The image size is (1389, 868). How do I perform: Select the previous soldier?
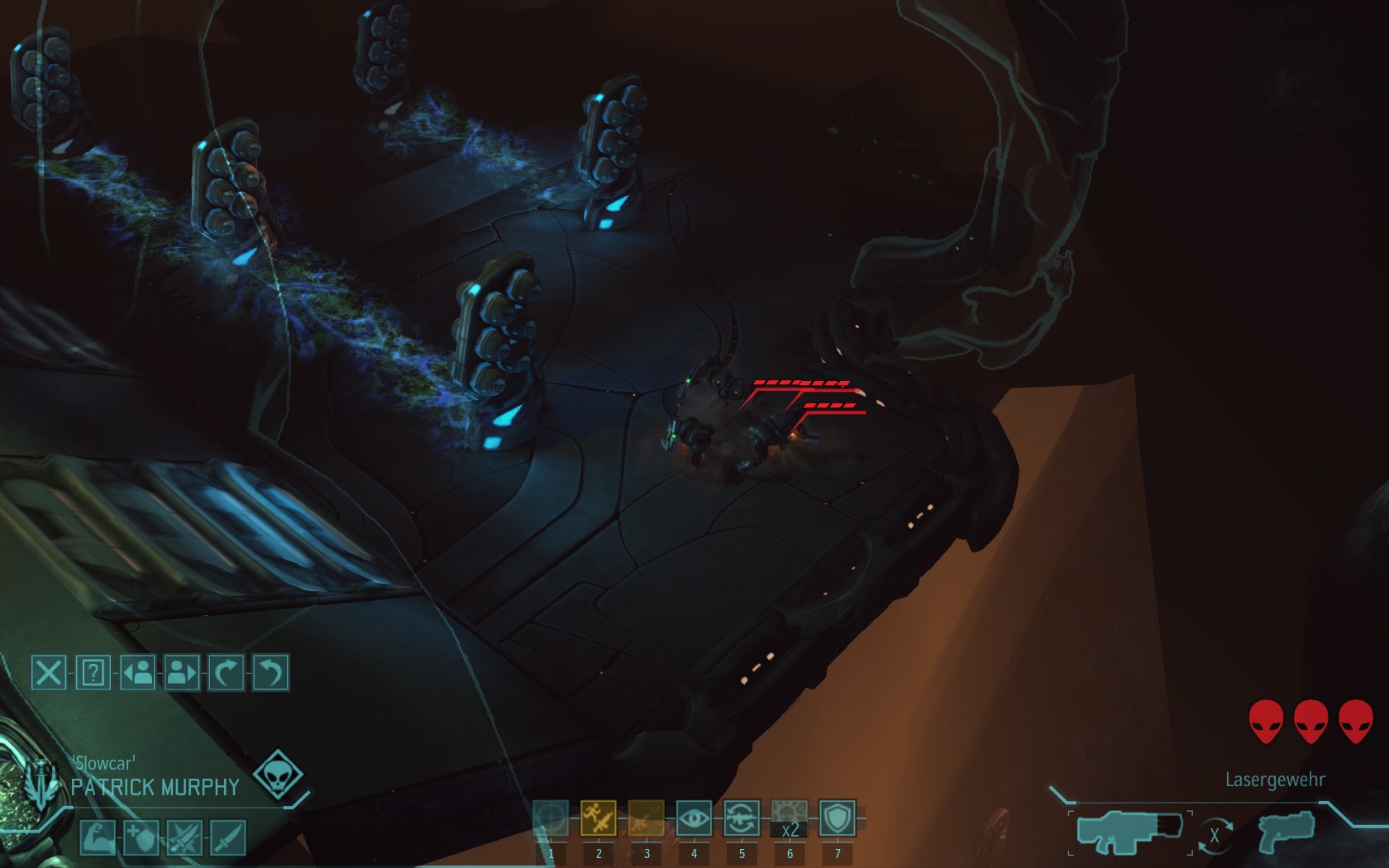click(137, 673)
